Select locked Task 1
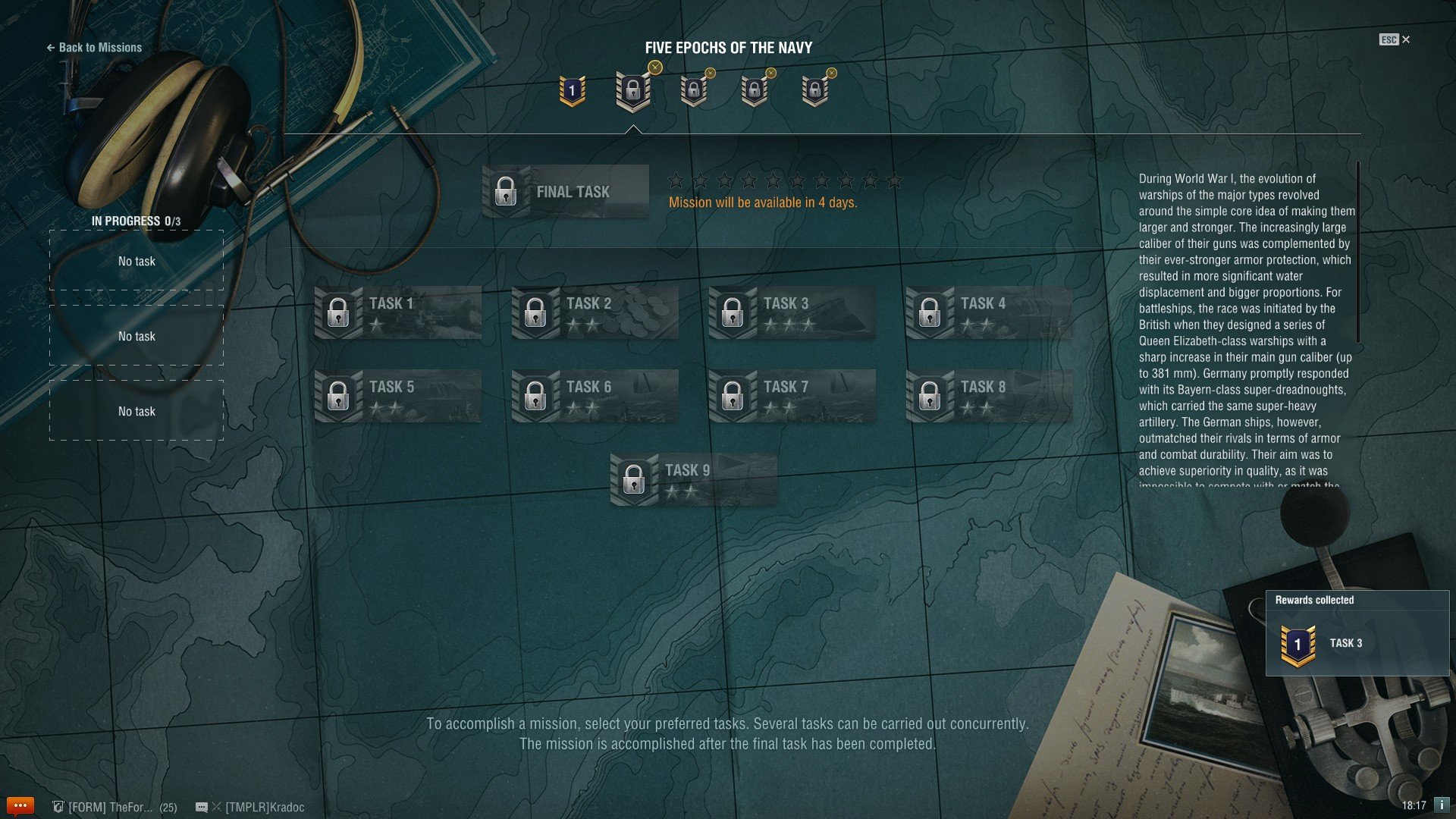The height and width of the screenshot is (819, 1456). click(x=397, y=312)
